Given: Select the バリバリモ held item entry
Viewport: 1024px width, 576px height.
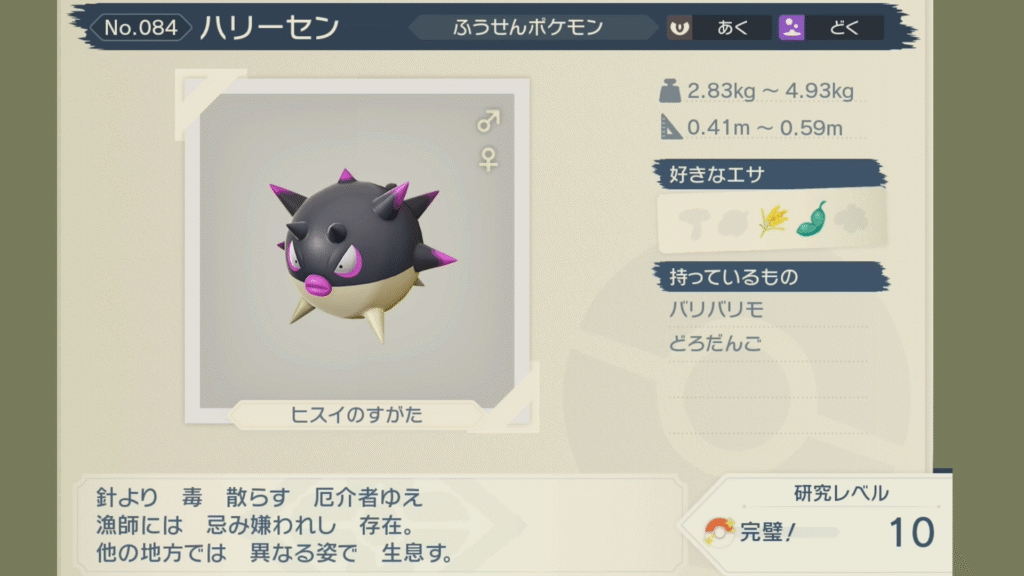Looking at the screenshot, I should [x=716, y=310].
